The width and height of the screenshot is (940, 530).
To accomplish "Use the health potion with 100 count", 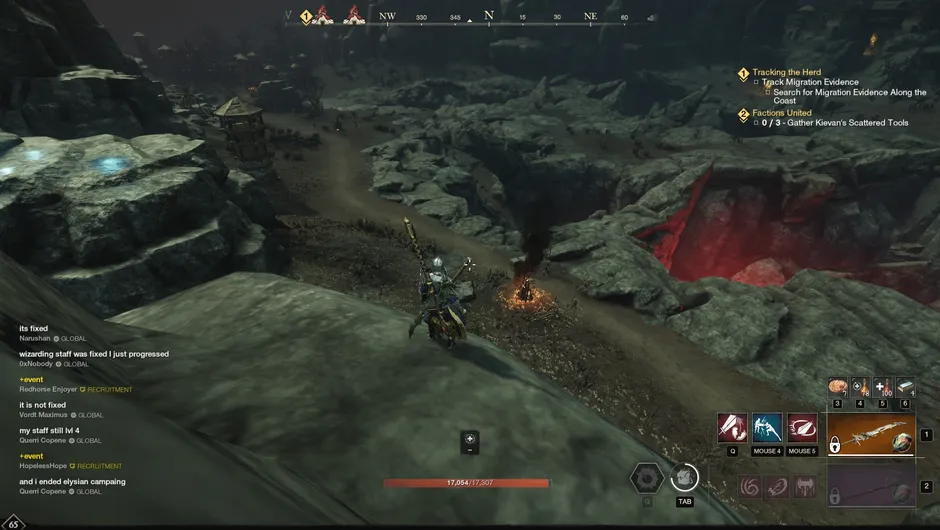I will click(x=882, y=387).
